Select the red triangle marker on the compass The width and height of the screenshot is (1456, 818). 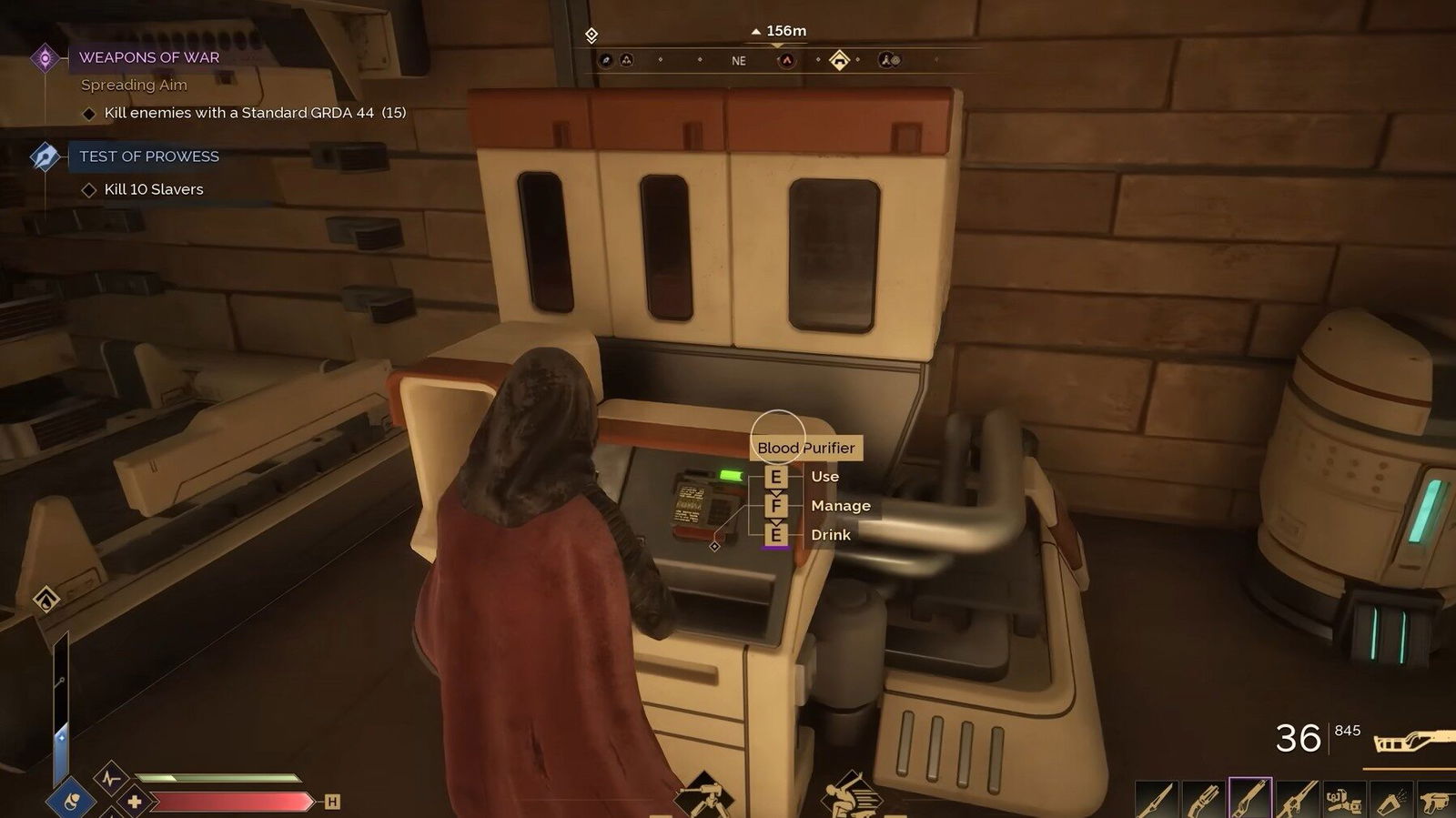pyautogui.click(x=786, y=61)
